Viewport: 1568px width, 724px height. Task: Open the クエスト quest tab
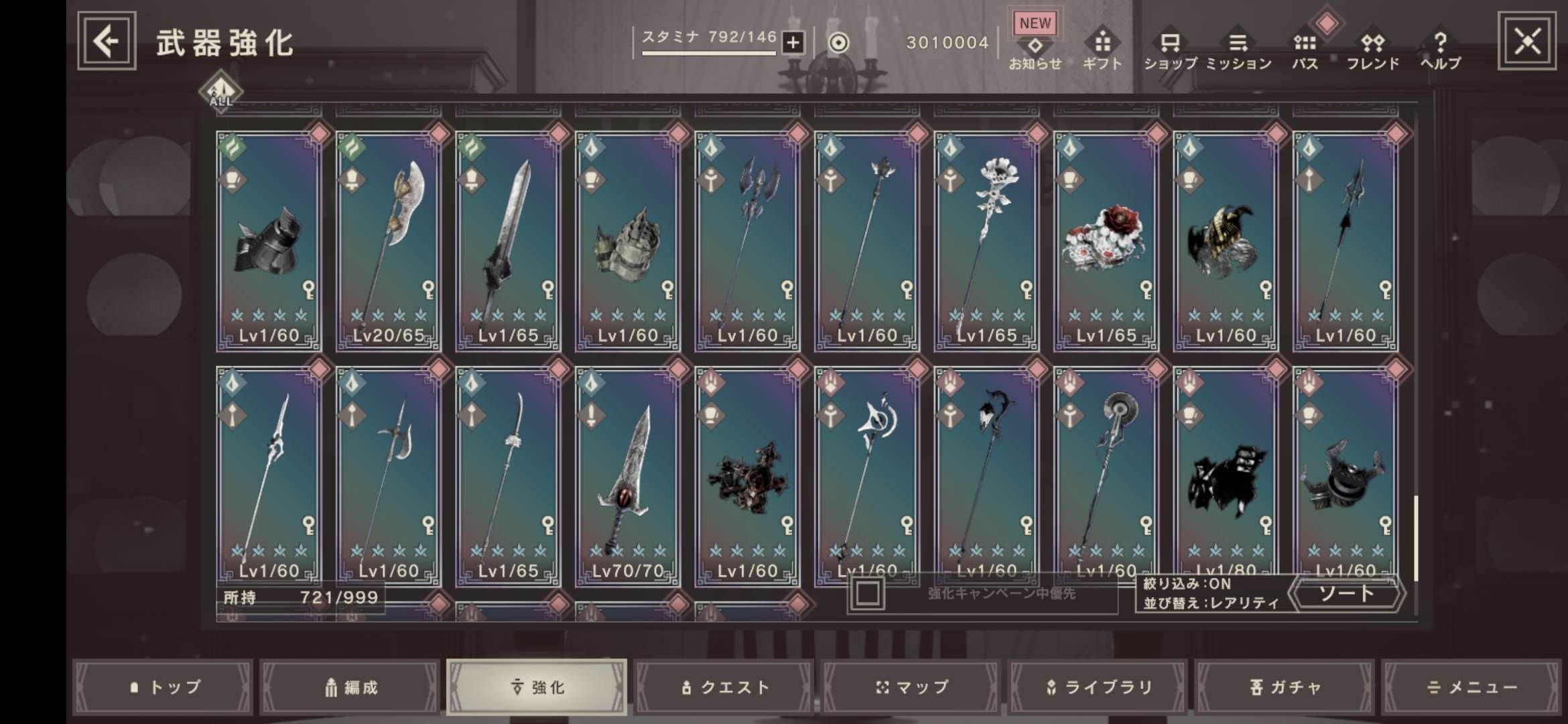[x=724, y=687]
